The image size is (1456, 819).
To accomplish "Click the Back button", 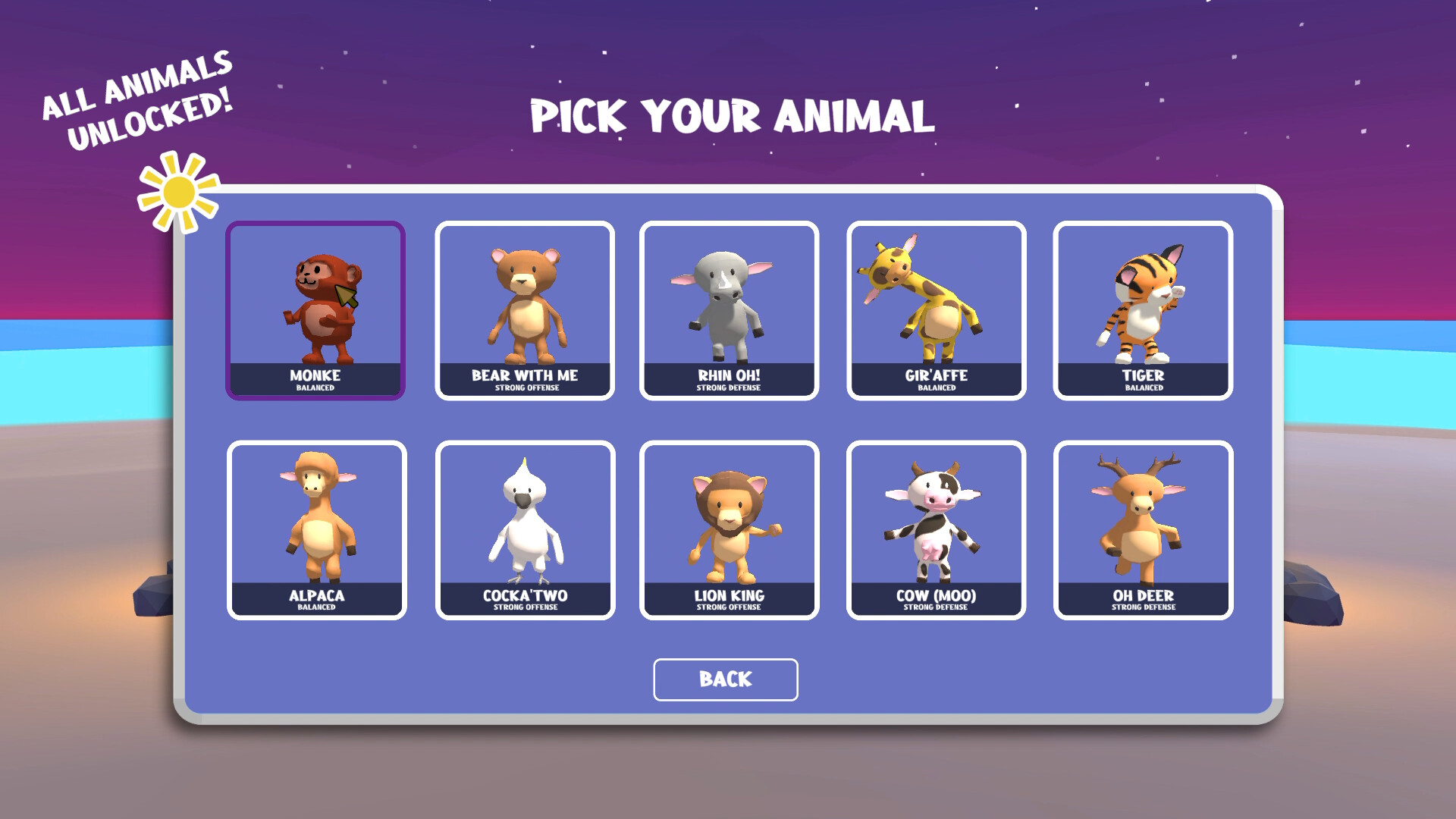I will point(725,679).
